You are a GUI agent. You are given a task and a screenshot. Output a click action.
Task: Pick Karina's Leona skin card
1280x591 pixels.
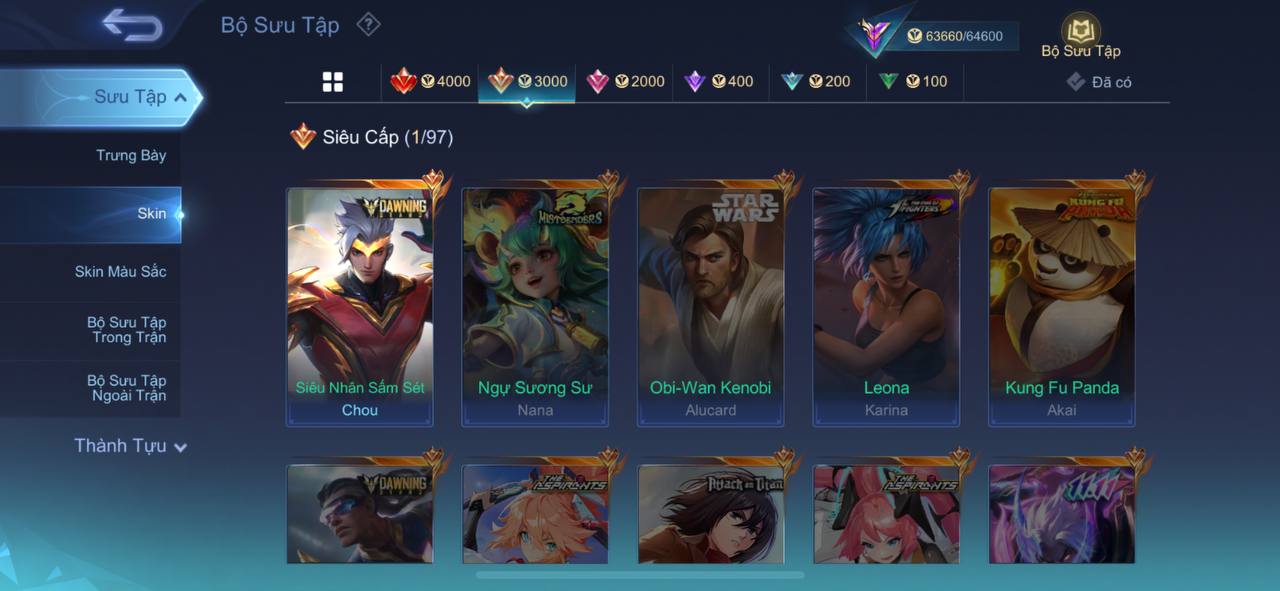click(x=886, y=307)
